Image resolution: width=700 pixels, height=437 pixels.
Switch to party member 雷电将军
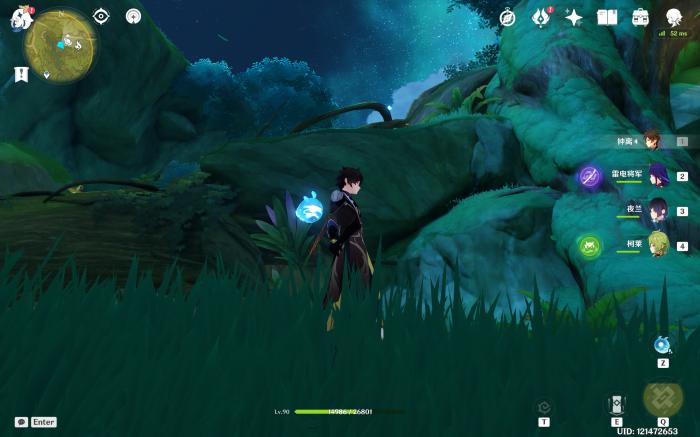click(657, 176)
